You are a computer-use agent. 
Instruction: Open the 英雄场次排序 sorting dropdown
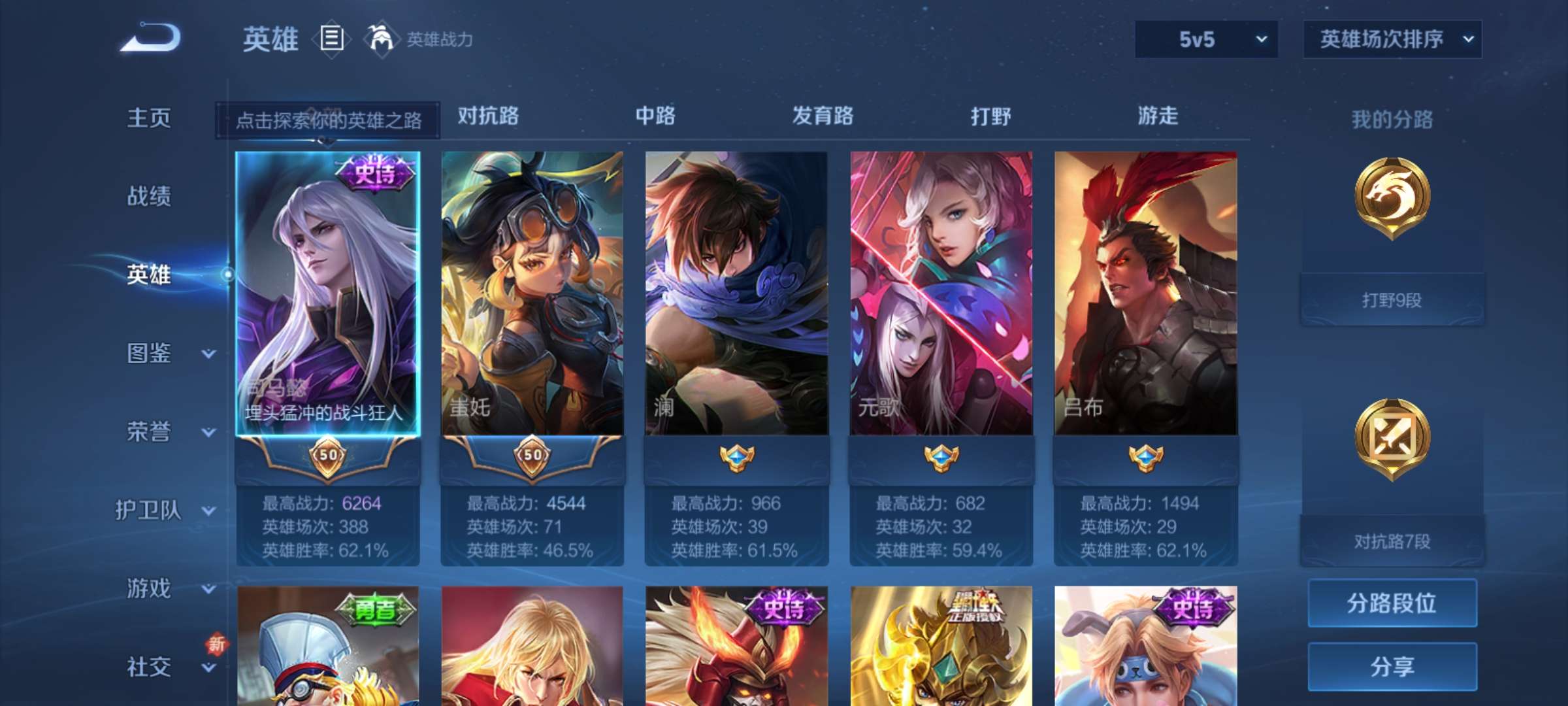(x=1392, y=39)
